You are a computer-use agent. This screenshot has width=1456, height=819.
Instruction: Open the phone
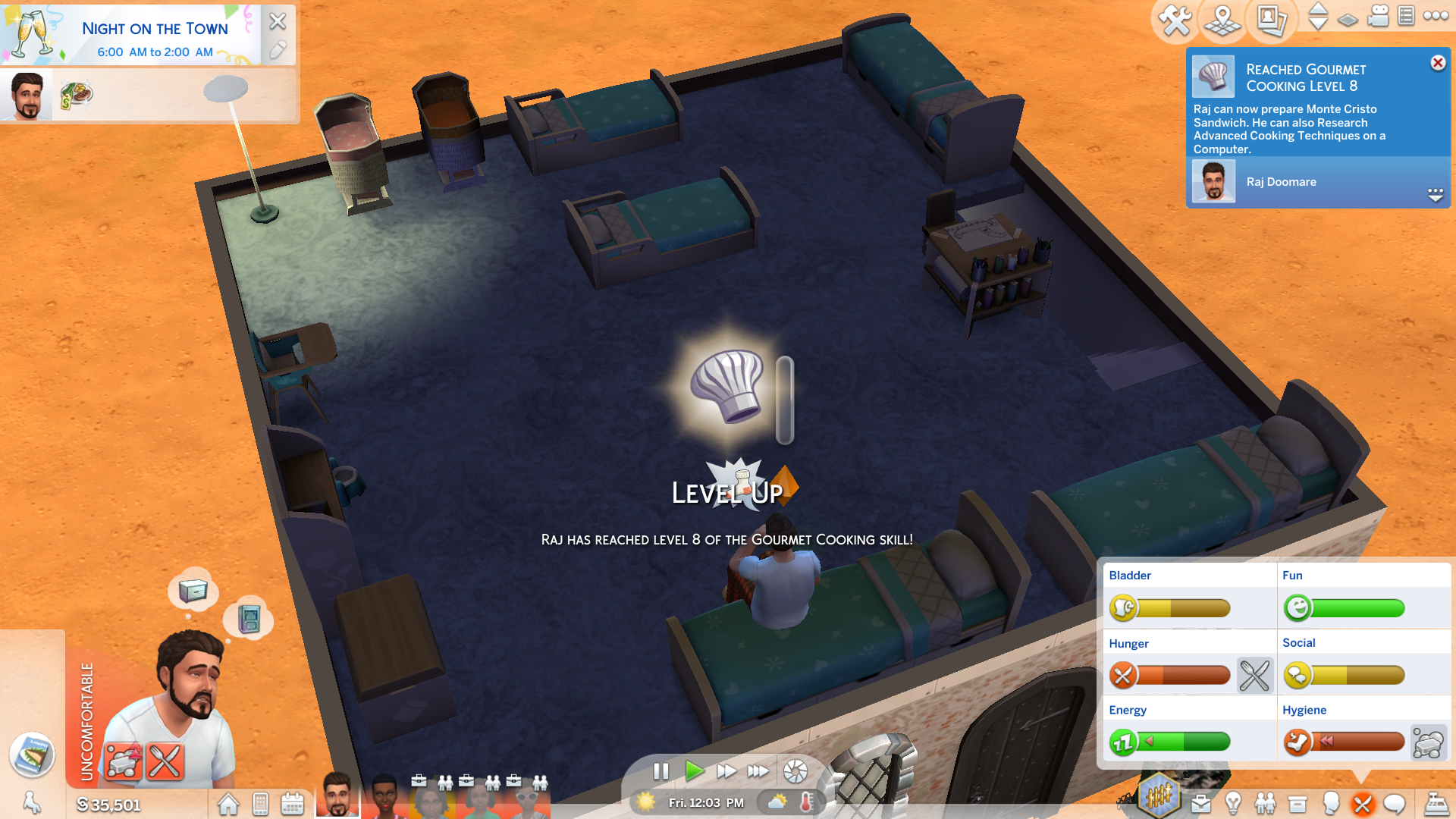coord(260,804)
